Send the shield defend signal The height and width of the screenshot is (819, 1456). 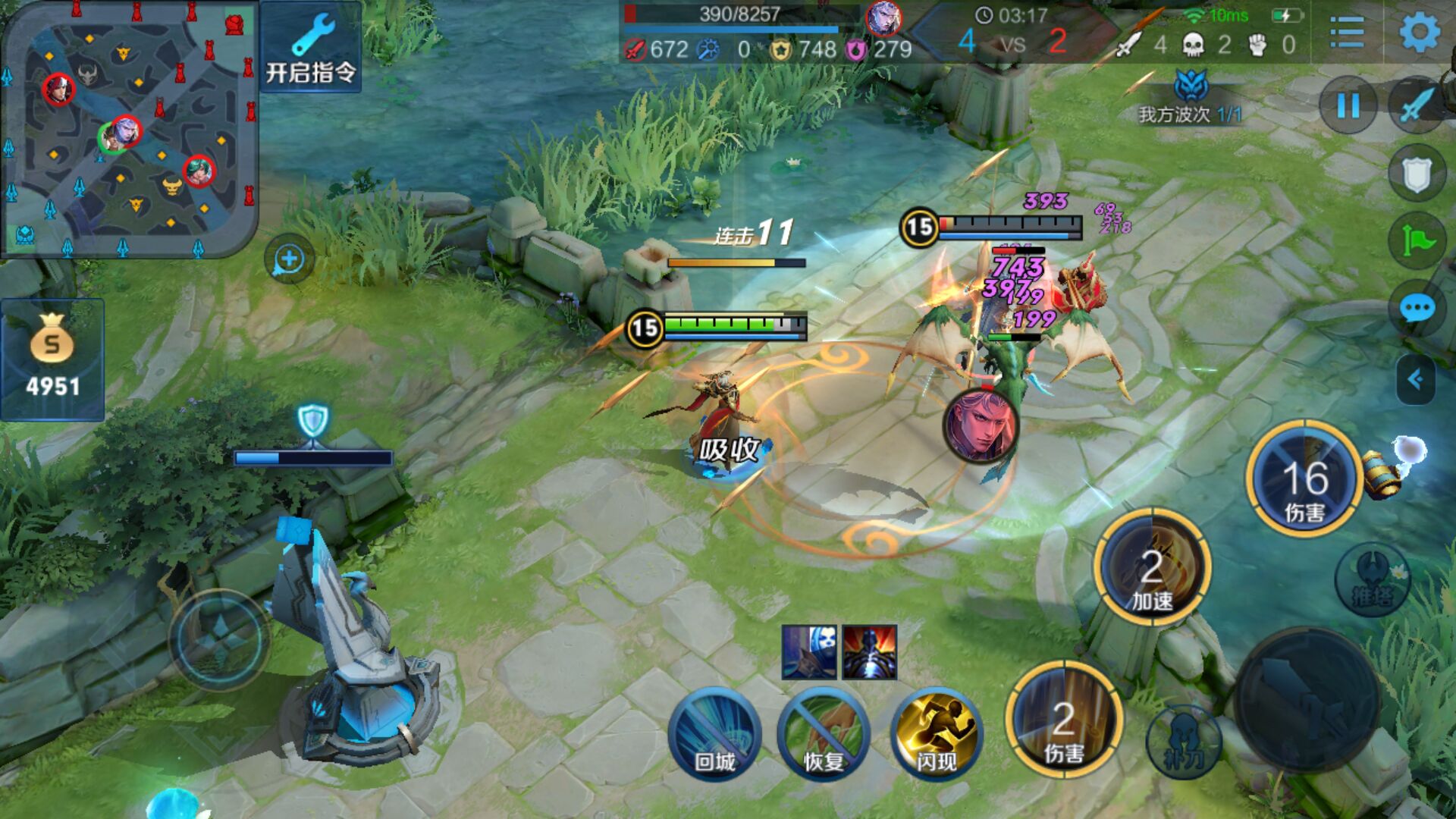[x=1416, y=174]
